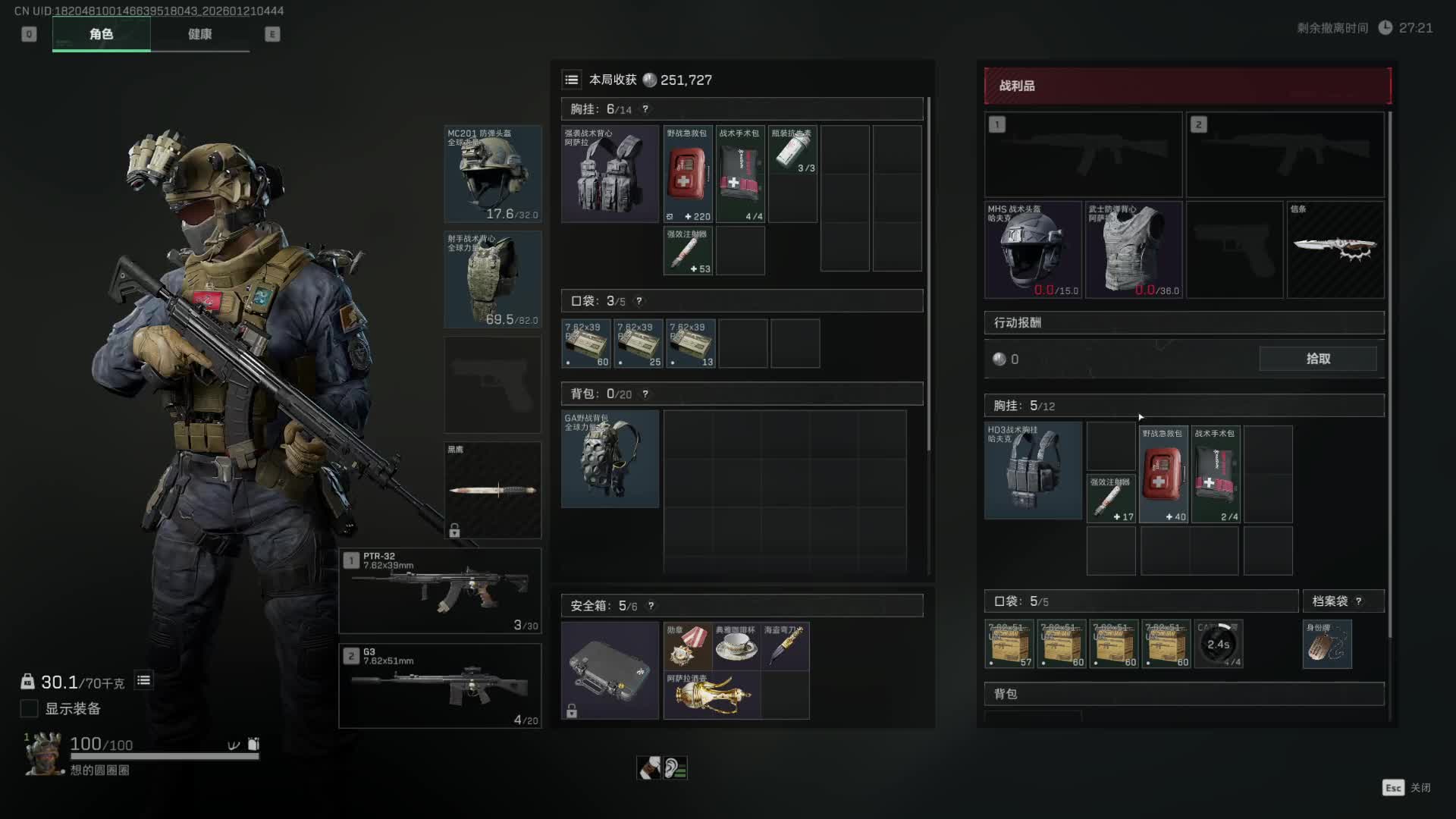Click the HD3 战术胸挂 loot rig
The width and height of the screenshot is (1456, 819).
(x=1033, y=471)
